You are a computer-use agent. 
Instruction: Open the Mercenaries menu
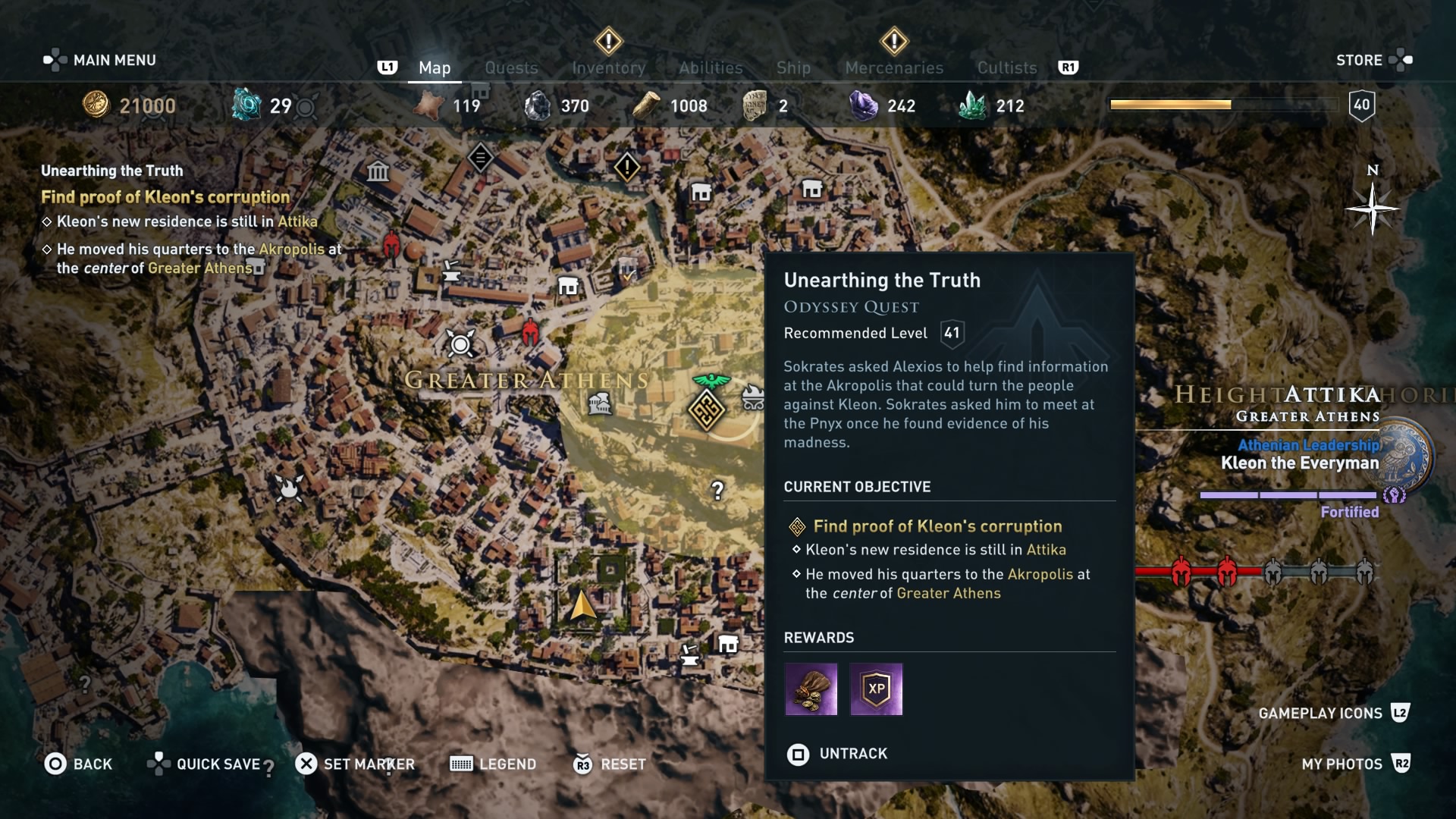(893, 67)
